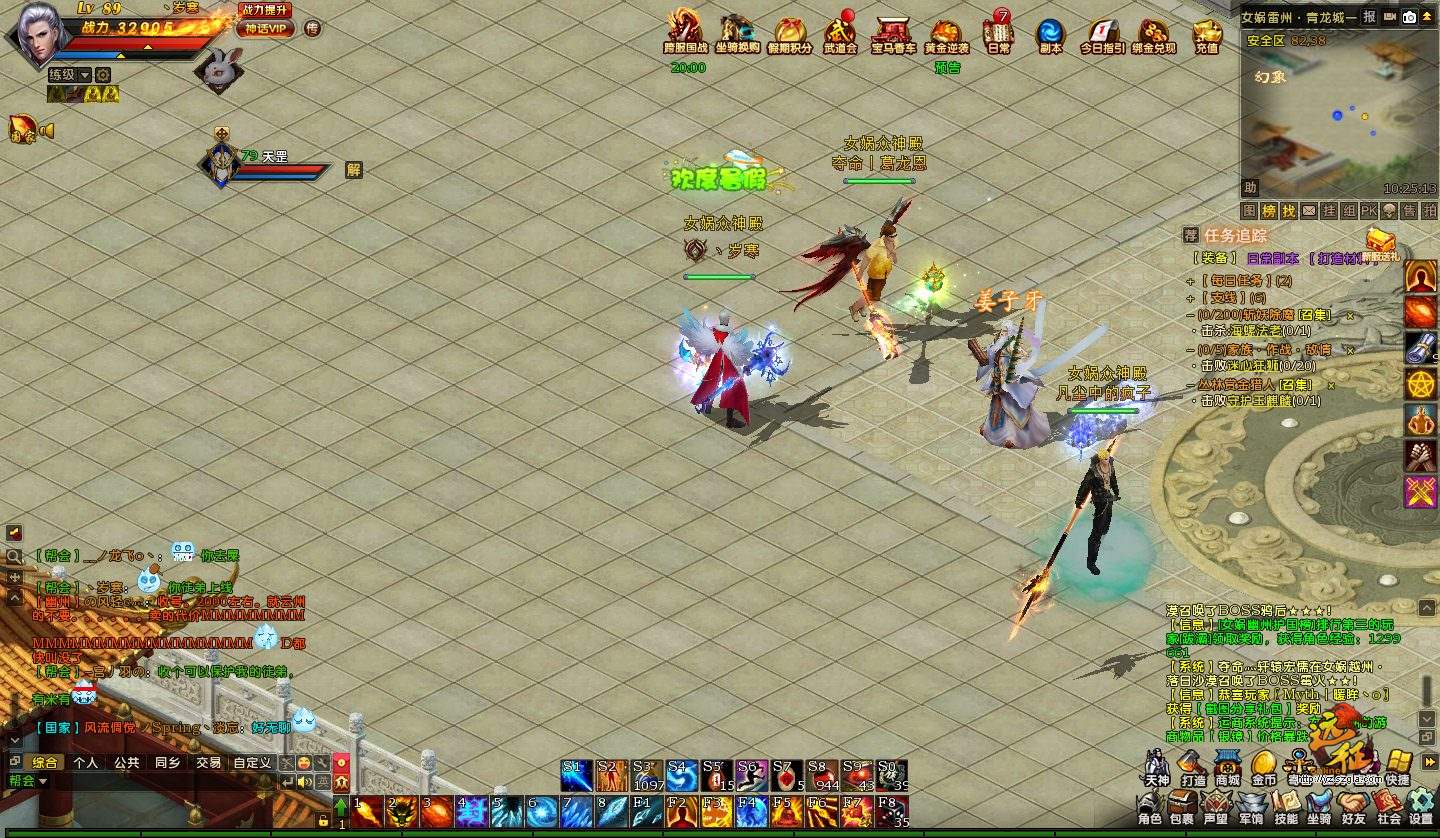Open the 日常 daily activities icon
Viewport: 1440px width, 838px height.
pos(998,34)
